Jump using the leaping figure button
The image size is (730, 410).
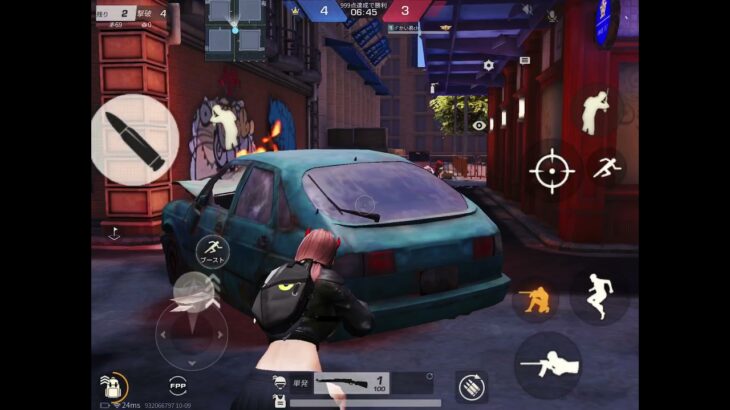[x=599, y=296]
